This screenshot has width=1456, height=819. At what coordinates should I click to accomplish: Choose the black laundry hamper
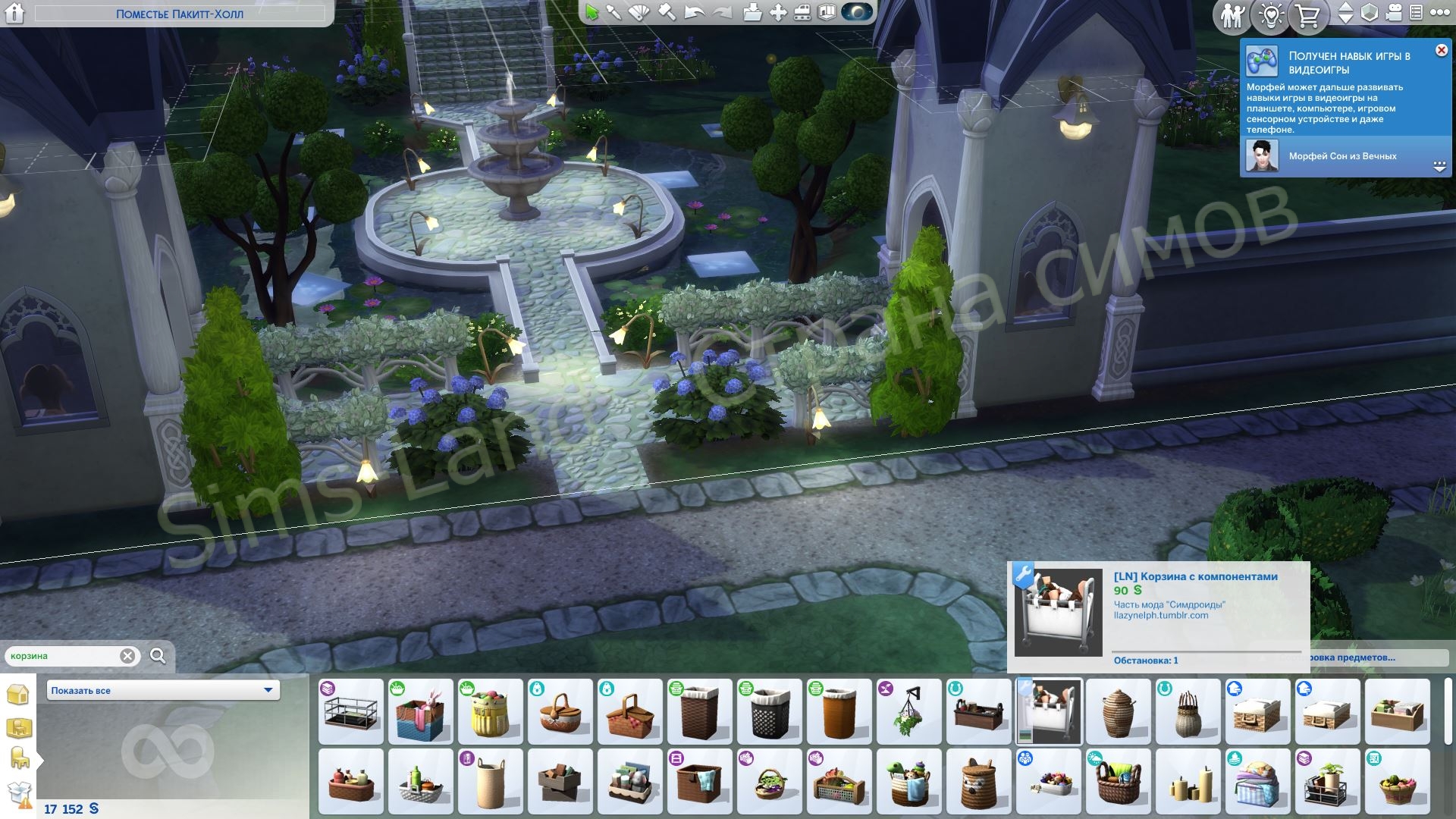pyautogui.click(x=768, y=712)
